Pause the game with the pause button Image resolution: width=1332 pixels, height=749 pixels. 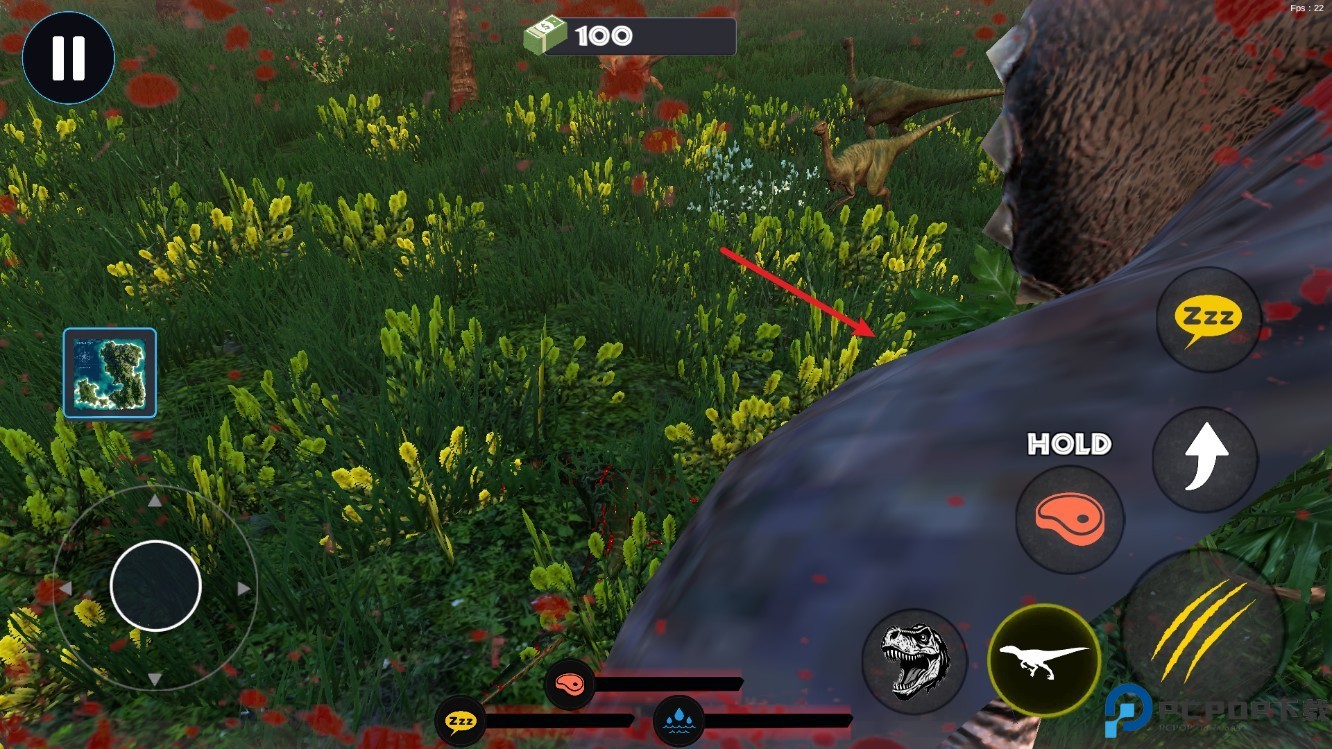68,58
